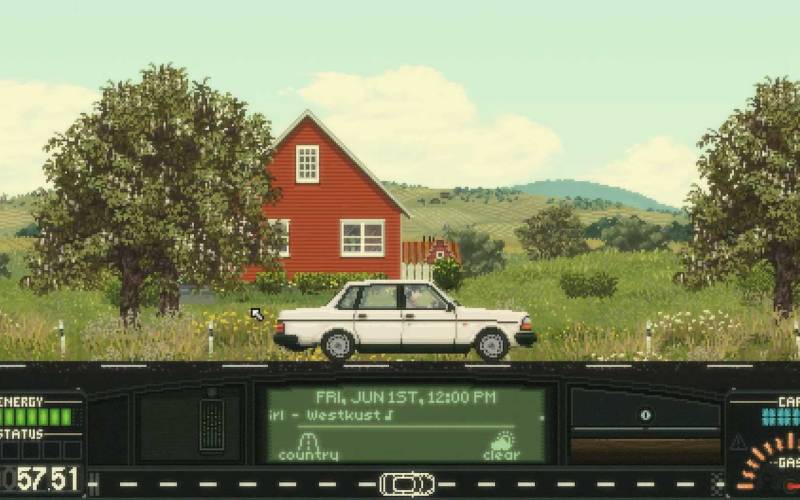Click the warning triangle indicator light
The image size is (800, 500).
(x=738, y=441)
